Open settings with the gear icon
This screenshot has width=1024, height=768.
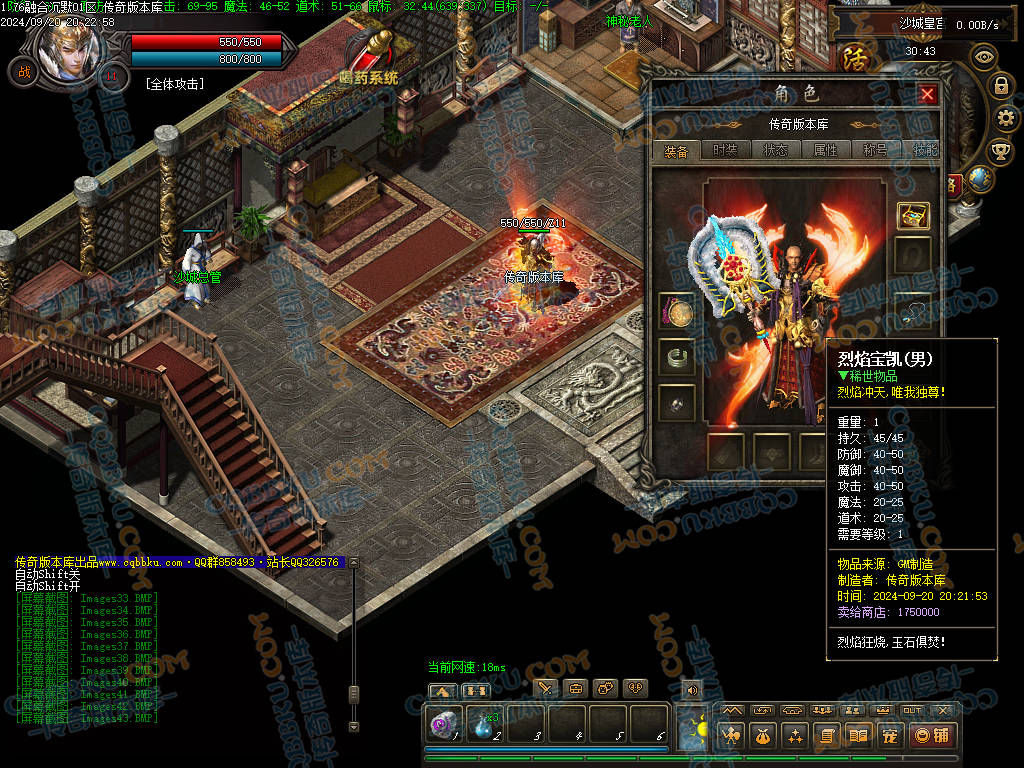point(1007,118)
